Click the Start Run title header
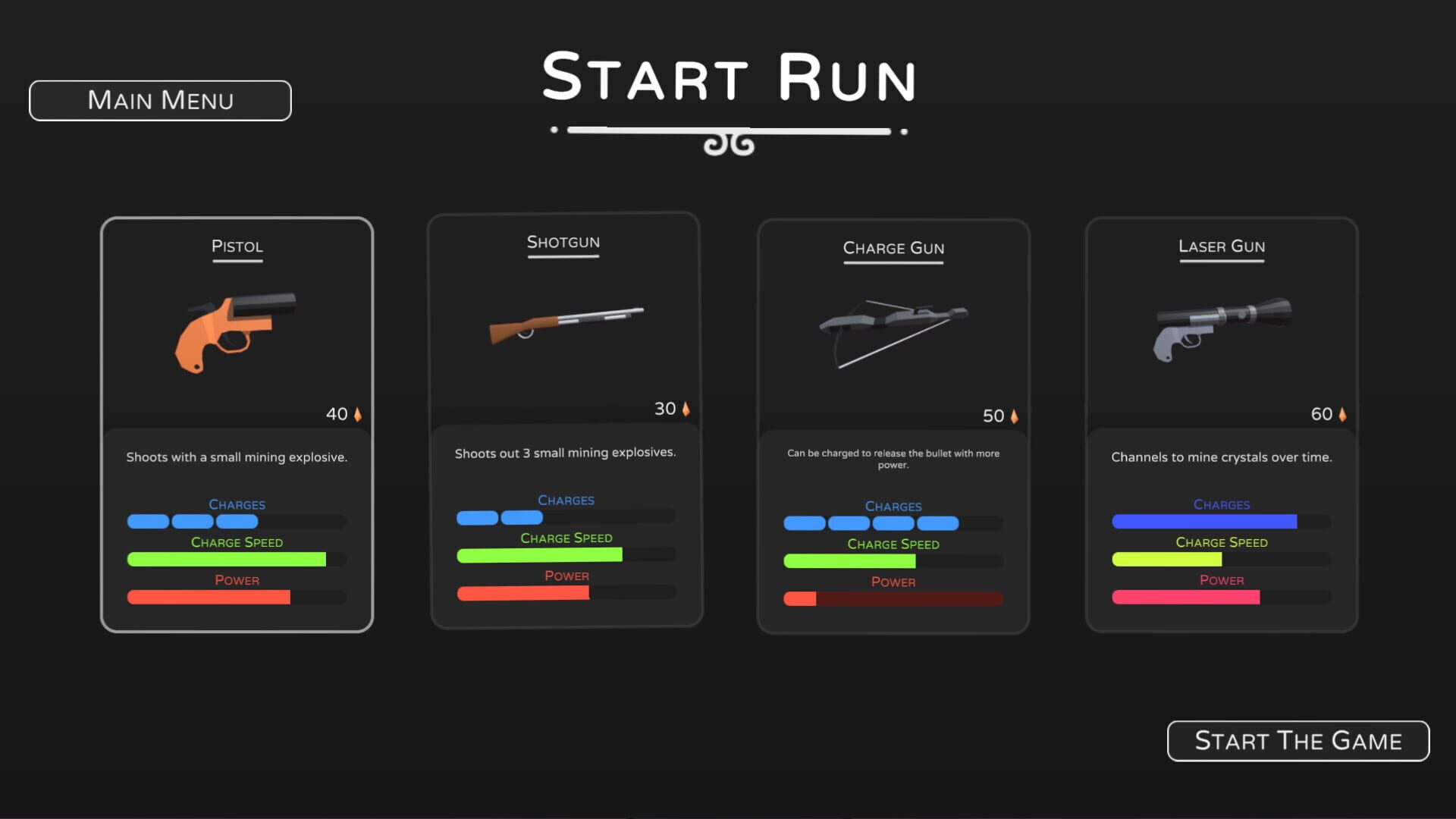The image size is (1456, 819). pos(728,78)
